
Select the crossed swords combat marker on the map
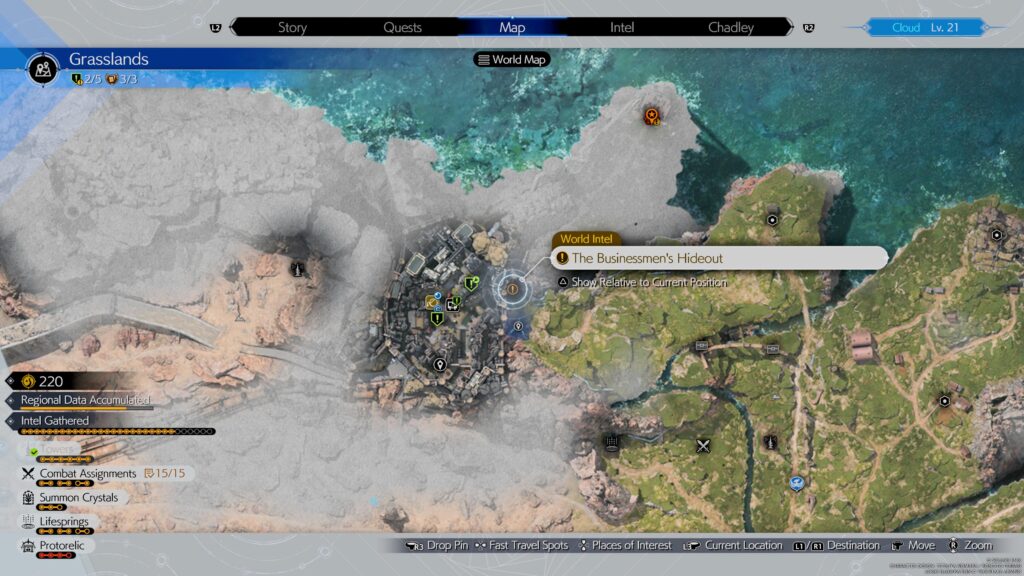tap(704, 445)
